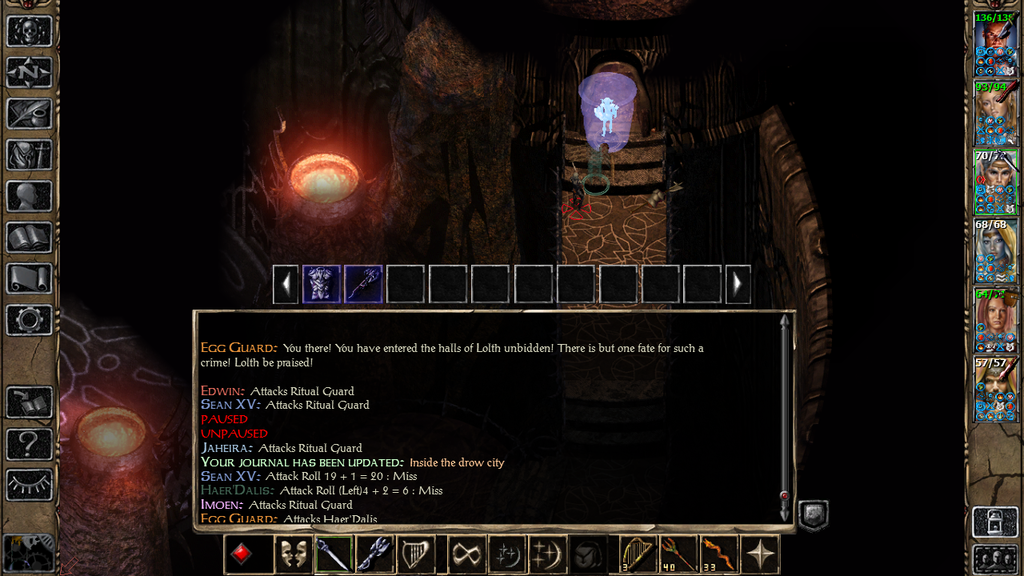
Task: Use the wand quick item with 40 charges
Action: 677,554
